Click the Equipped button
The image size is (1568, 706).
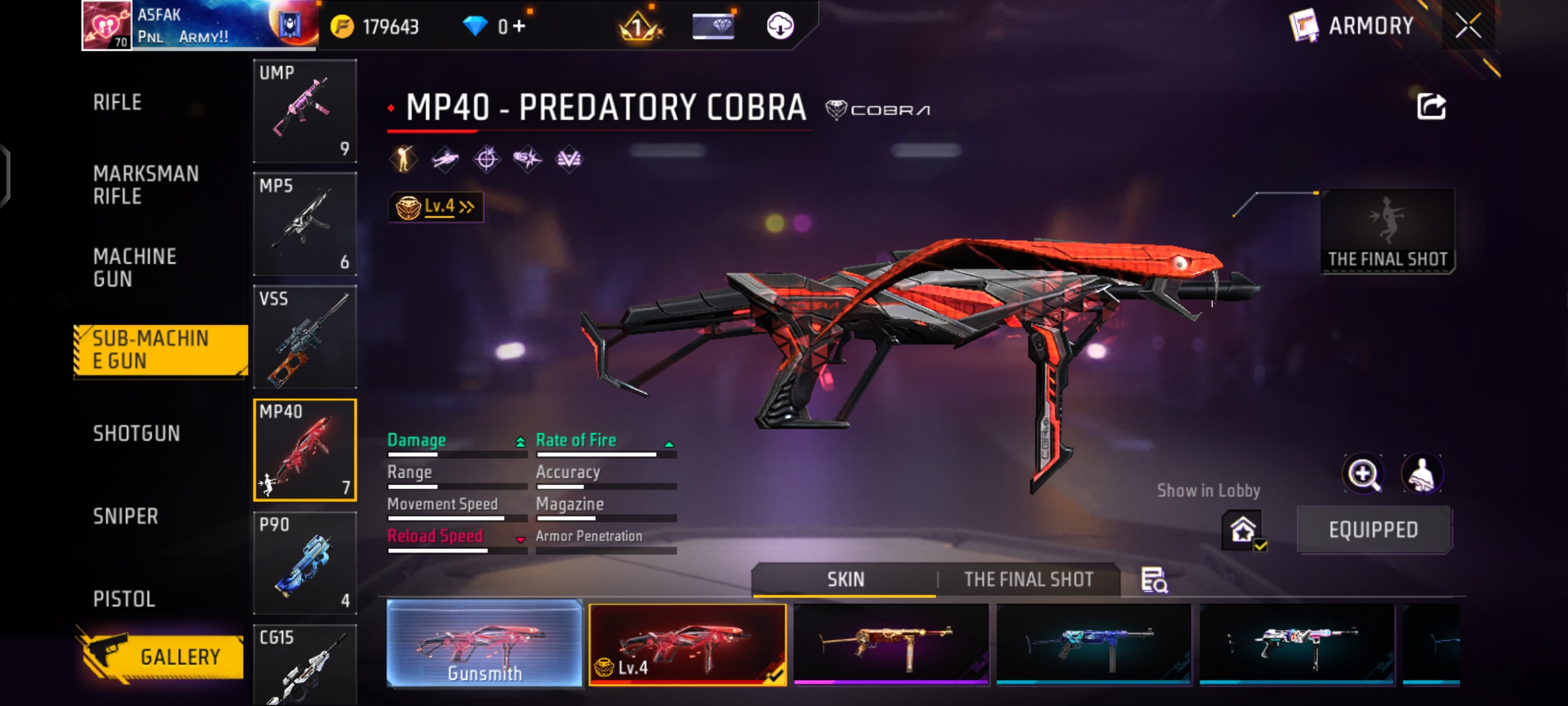(x=1373, y=529)
